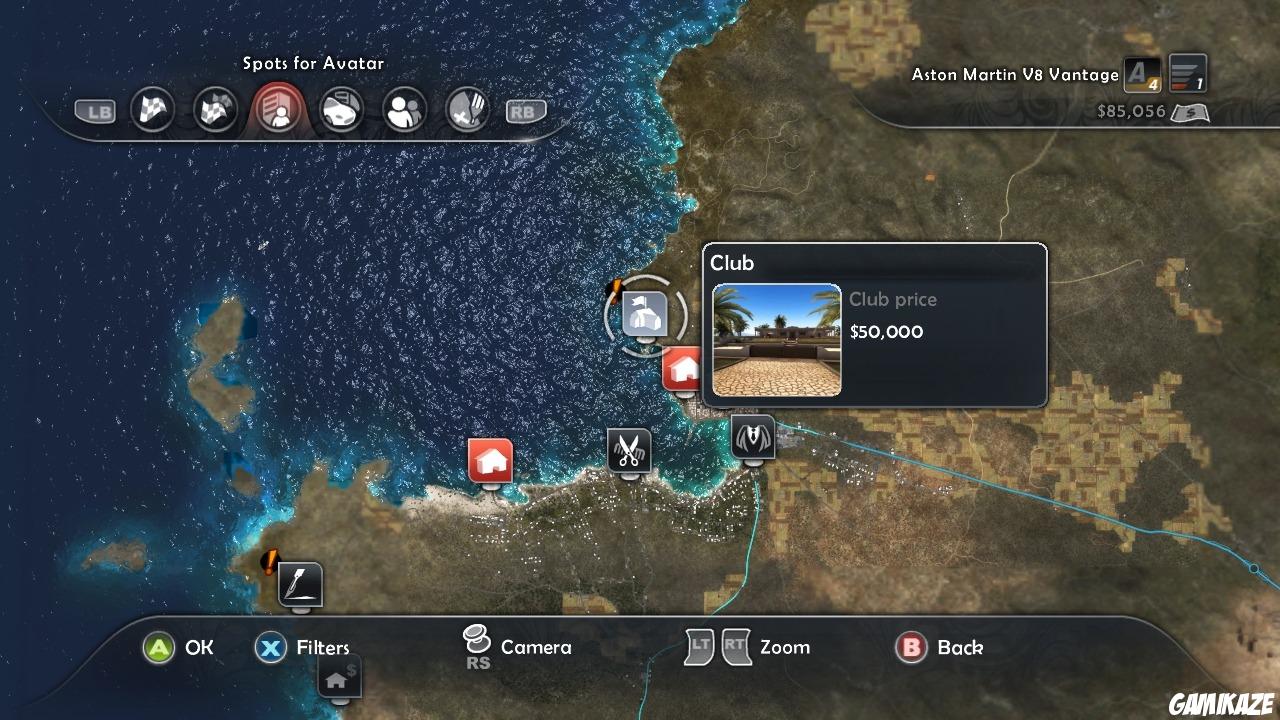Click the red house marker on the coast

(490, 460)
